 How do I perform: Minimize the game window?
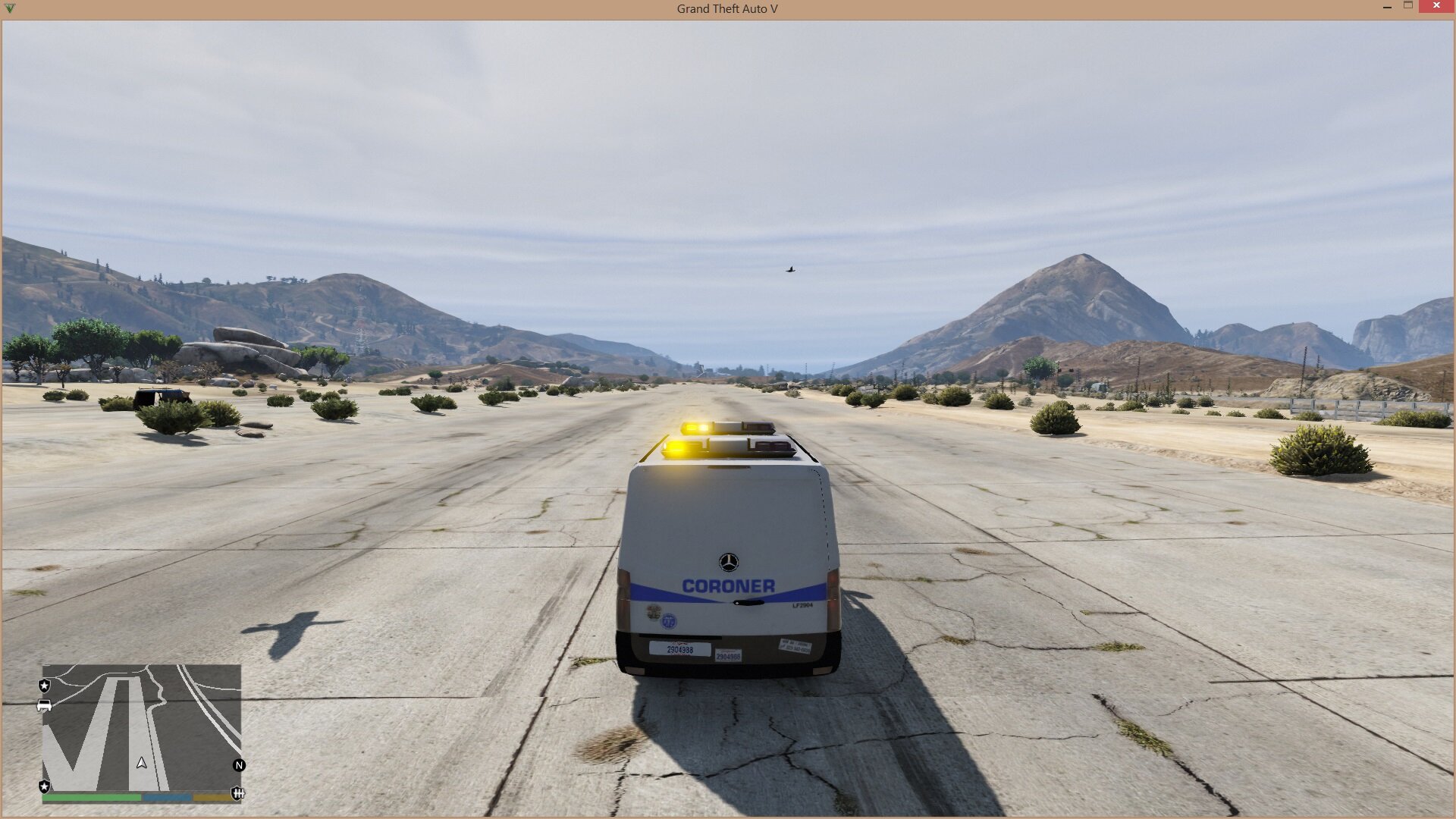pos(1387,6)
